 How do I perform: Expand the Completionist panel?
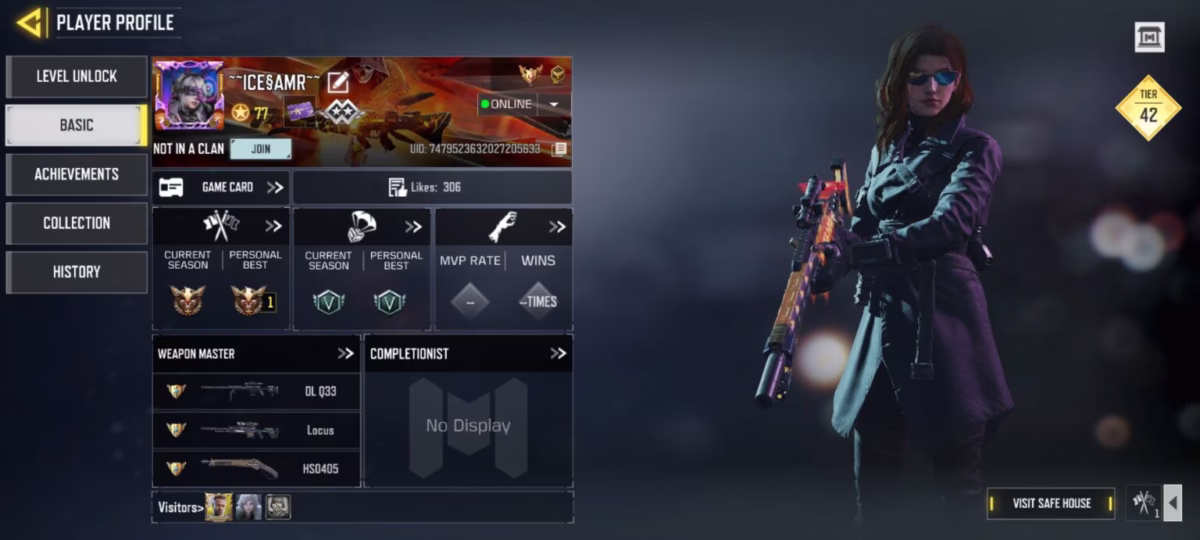pos(558,353)
